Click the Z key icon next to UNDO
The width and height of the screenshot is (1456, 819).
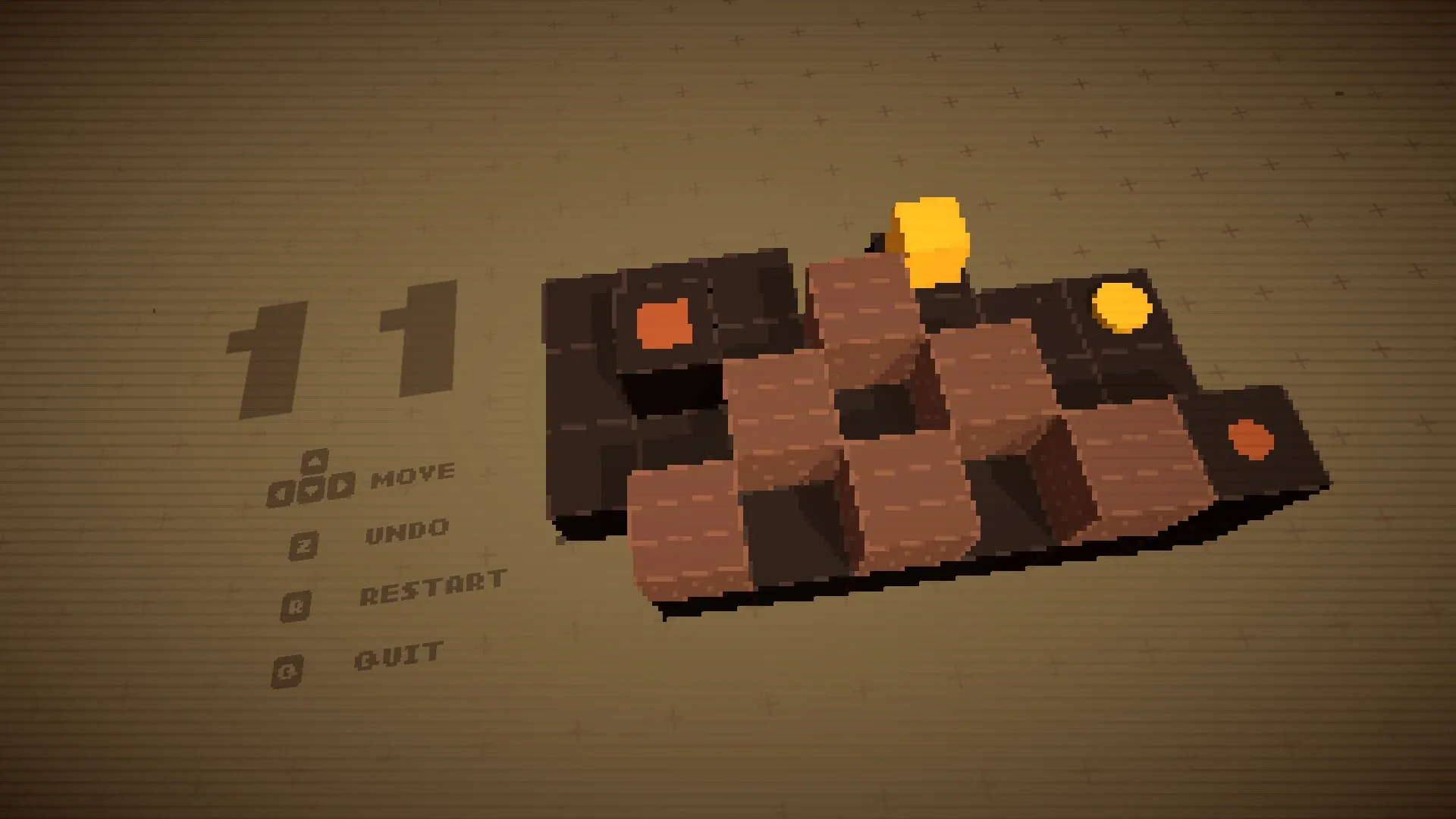[304, 544]
